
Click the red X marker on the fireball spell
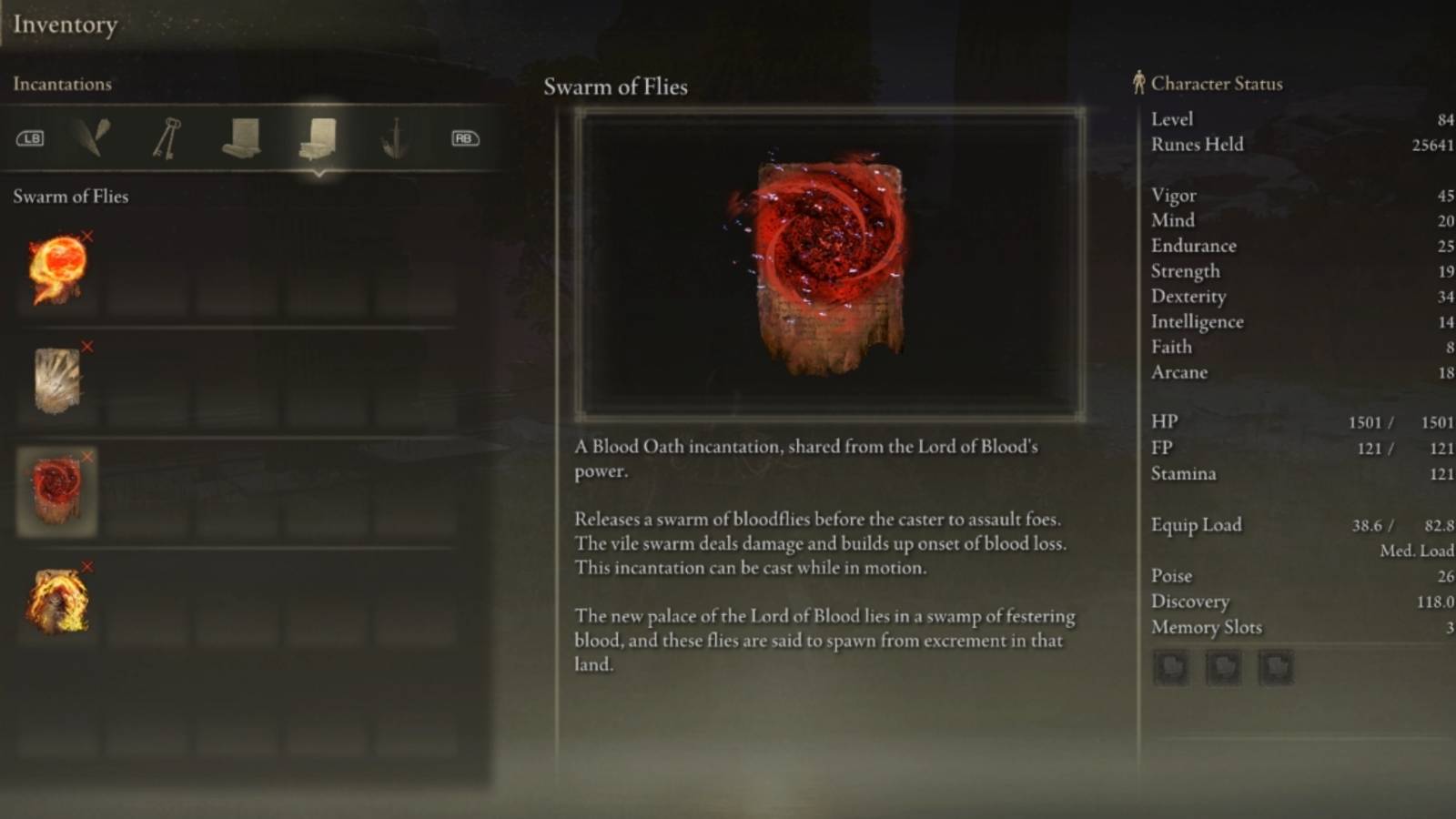pyautogui.click(x=87, y=235)
